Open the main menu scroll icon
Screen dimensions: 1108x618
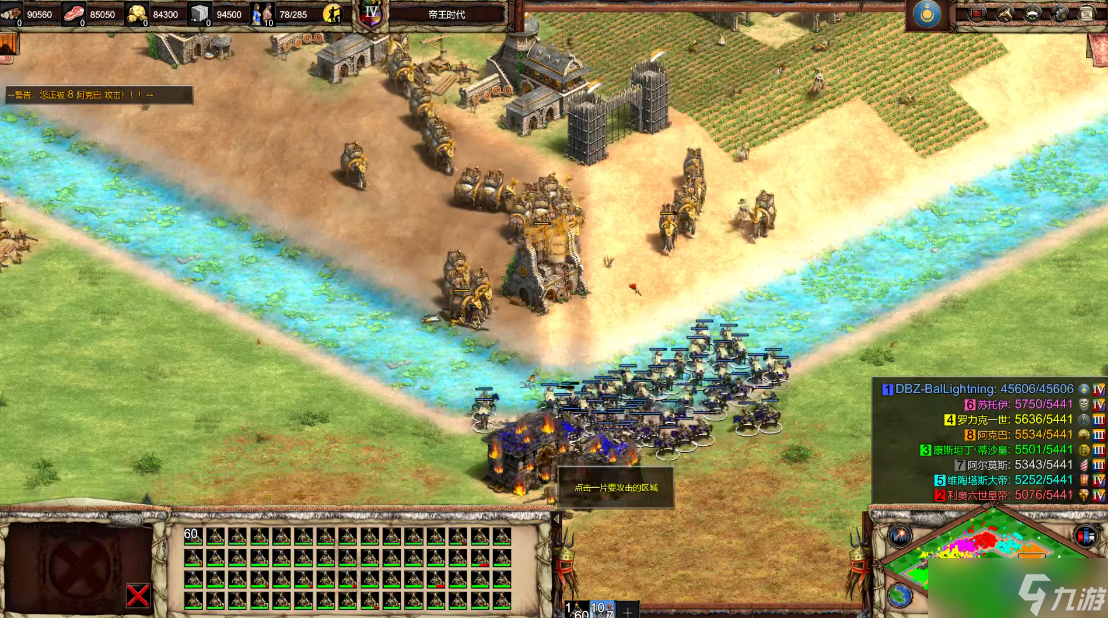1088,13
